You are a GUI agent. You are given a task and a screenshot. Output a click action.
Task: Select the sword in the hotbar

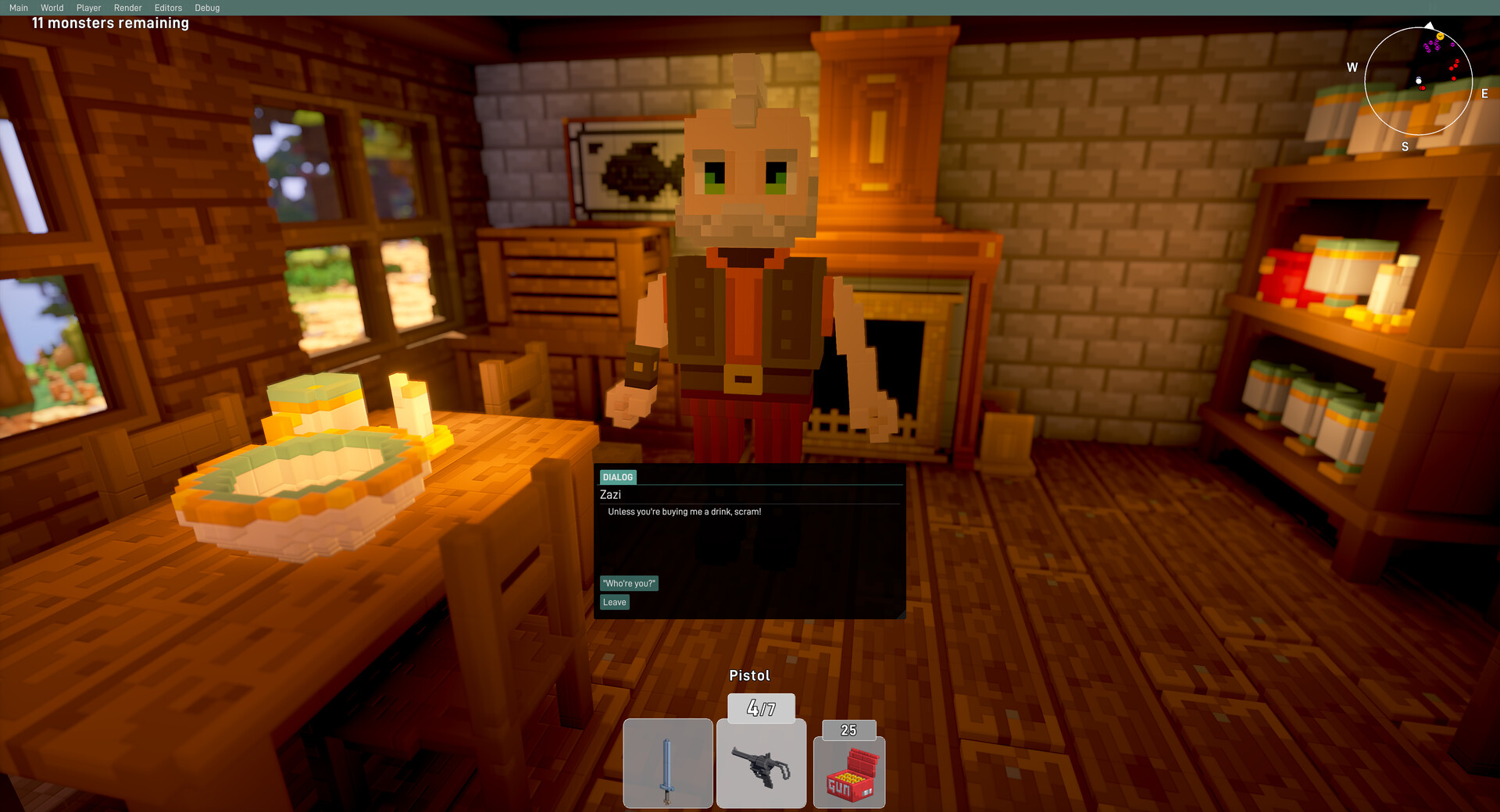click(668, 764)
